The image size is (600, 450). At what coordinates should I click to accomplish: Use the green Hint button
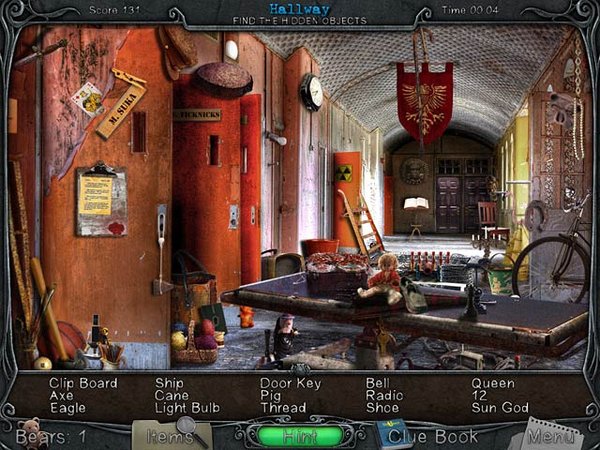click(300, 435)
